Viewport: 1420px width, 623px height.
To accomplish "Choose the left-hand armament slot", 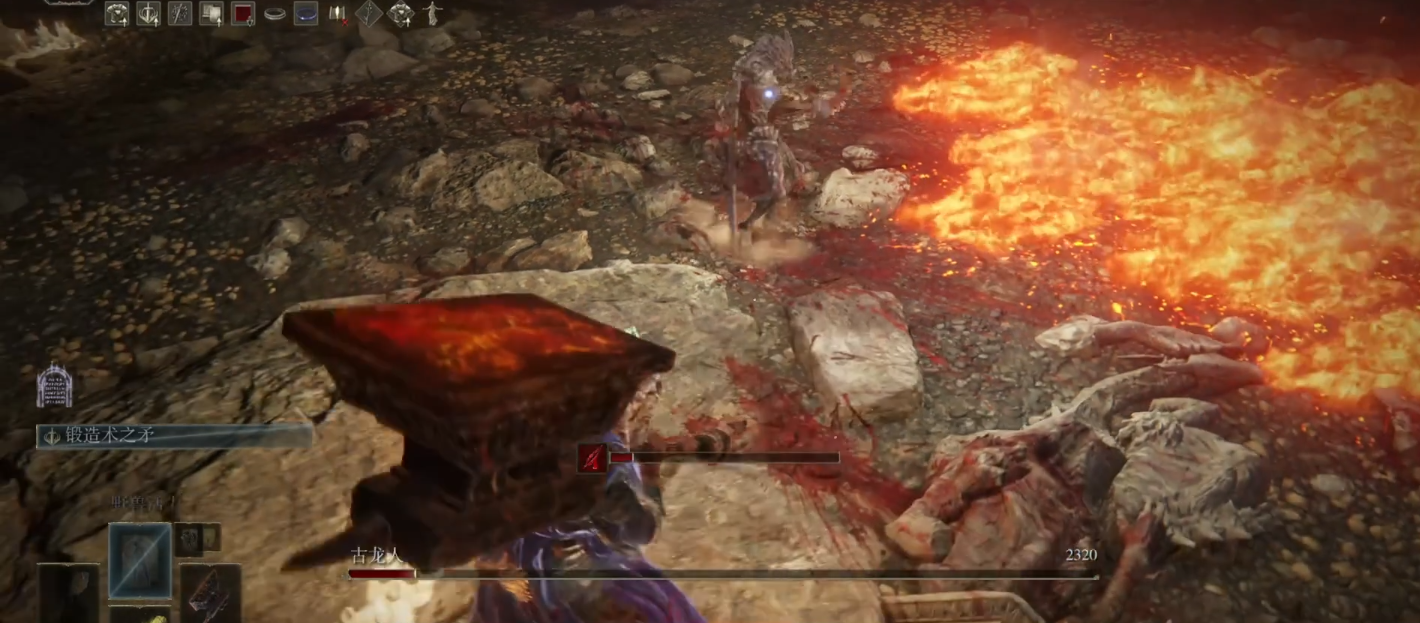I will coord(68,593).
